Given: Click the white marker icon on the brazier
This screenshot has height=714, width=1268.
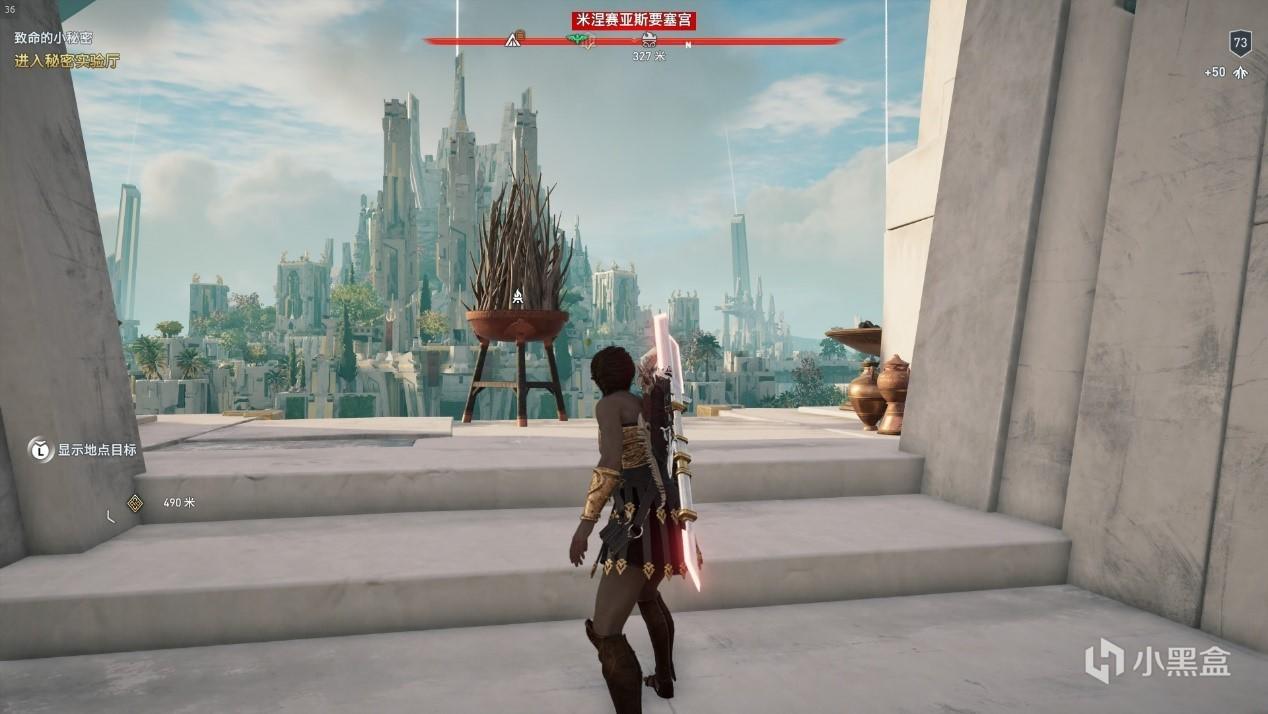Looking at the screenshot, I should 517,296.
